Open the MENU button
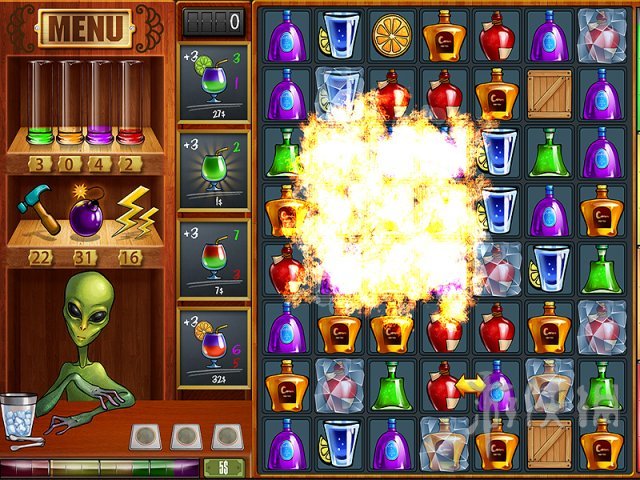Image resolution: width=640 pixels, height=480 pixels. point(87,28)
